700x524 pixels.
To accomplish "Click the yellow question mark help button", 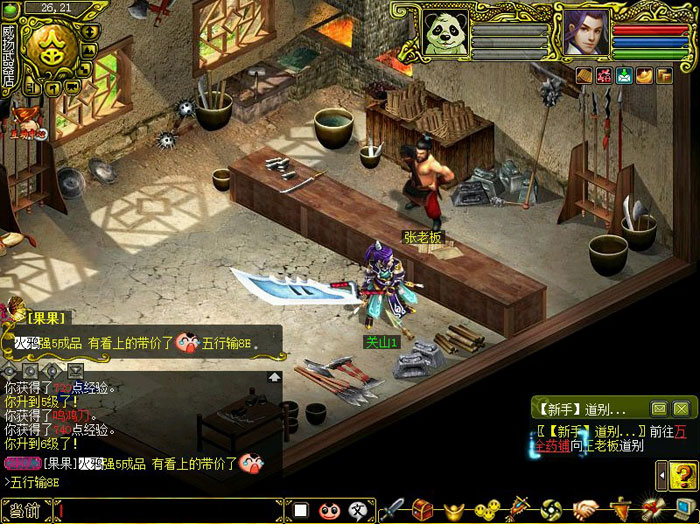I will (677, 474).
